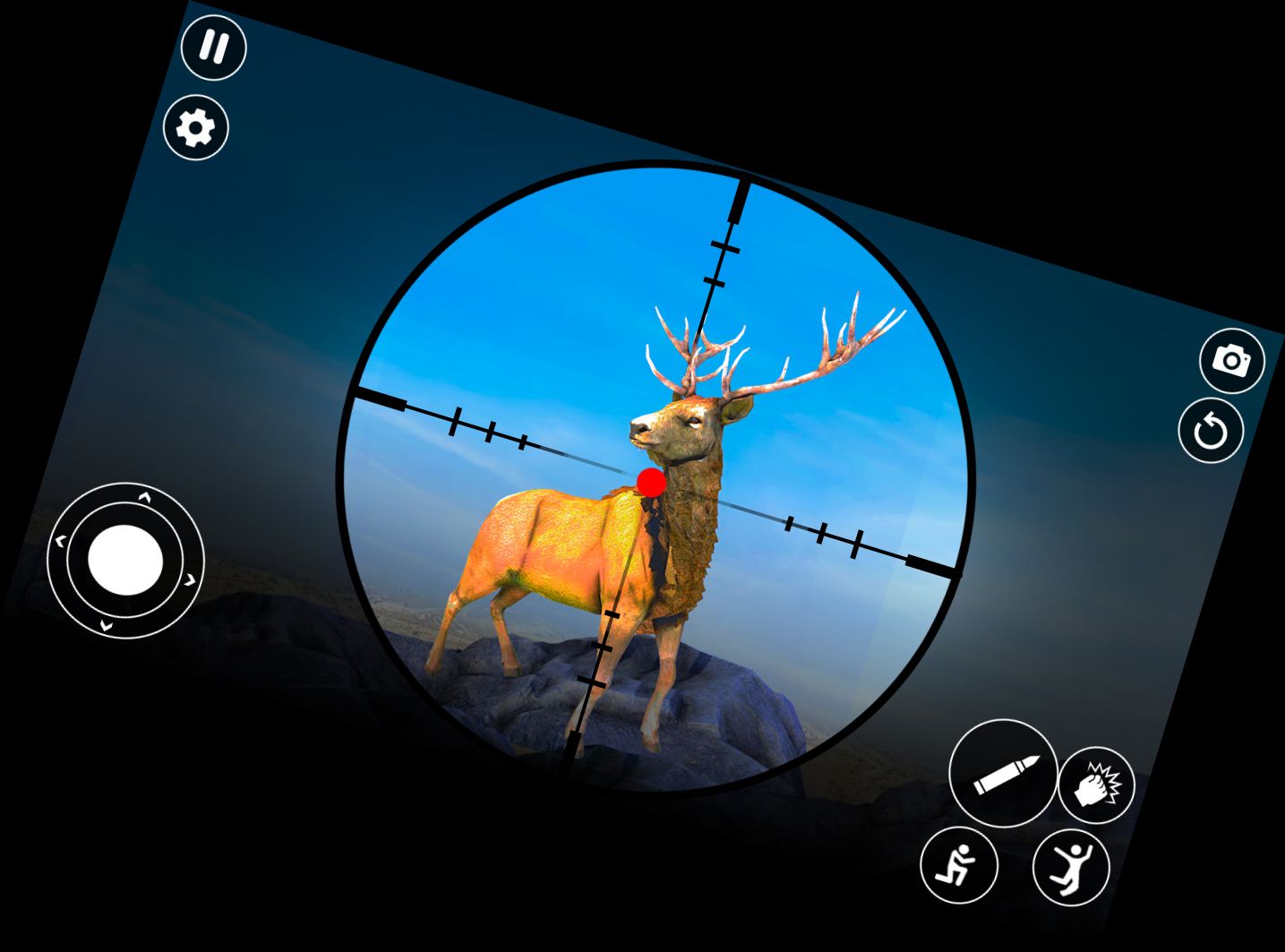The height and width of the screenshot is (952, 1285).
Task: Click the circular arrow reload button
Action: tap(1211, 431)
